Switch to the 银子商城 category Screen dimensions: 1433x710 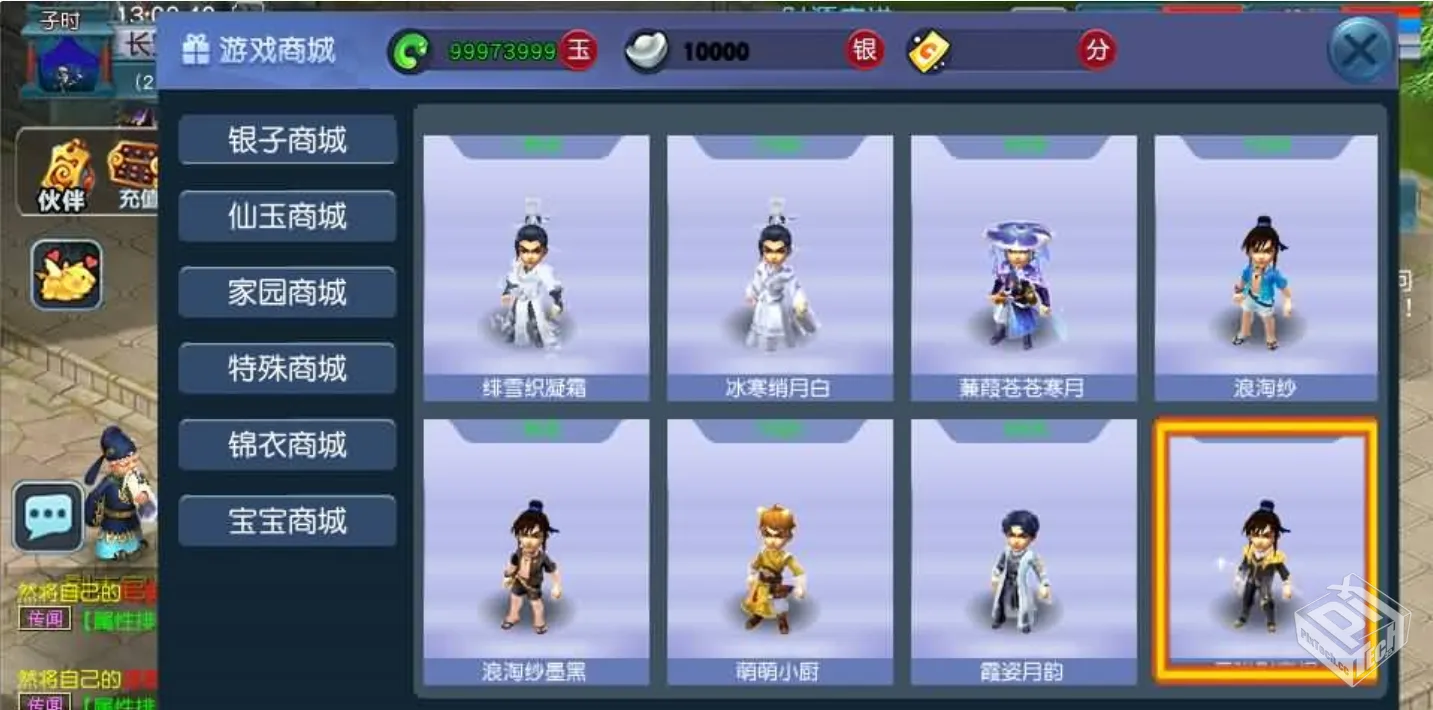[287, 140]
